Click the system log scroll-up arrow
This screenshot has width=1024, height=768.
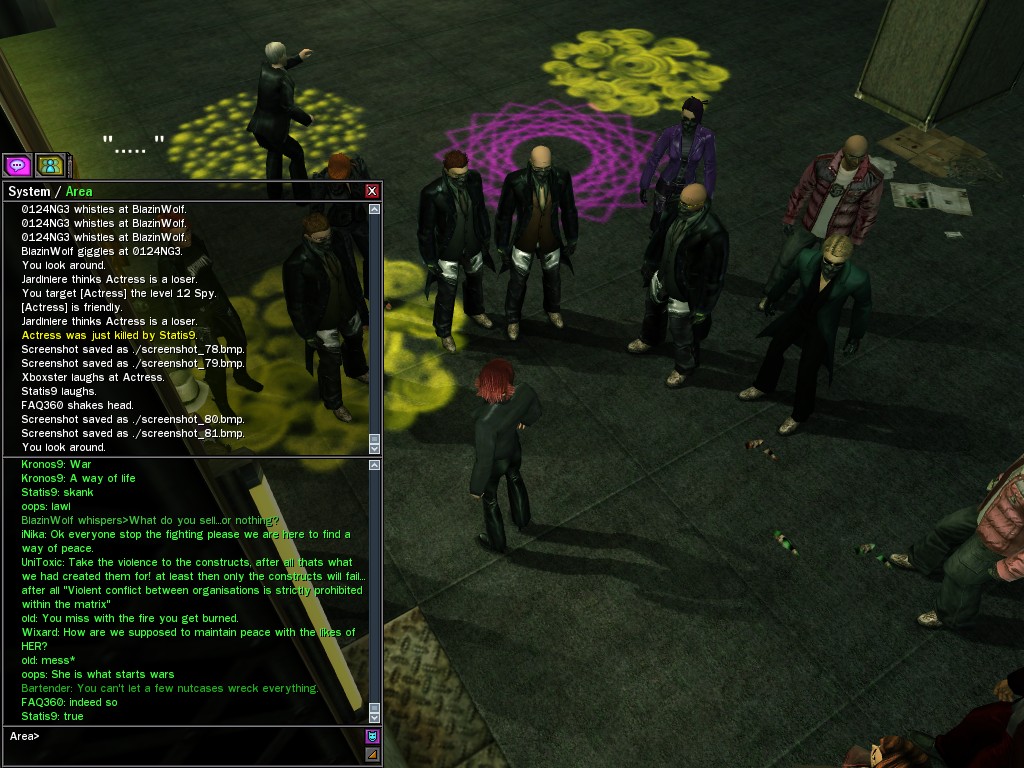[375, 210]
